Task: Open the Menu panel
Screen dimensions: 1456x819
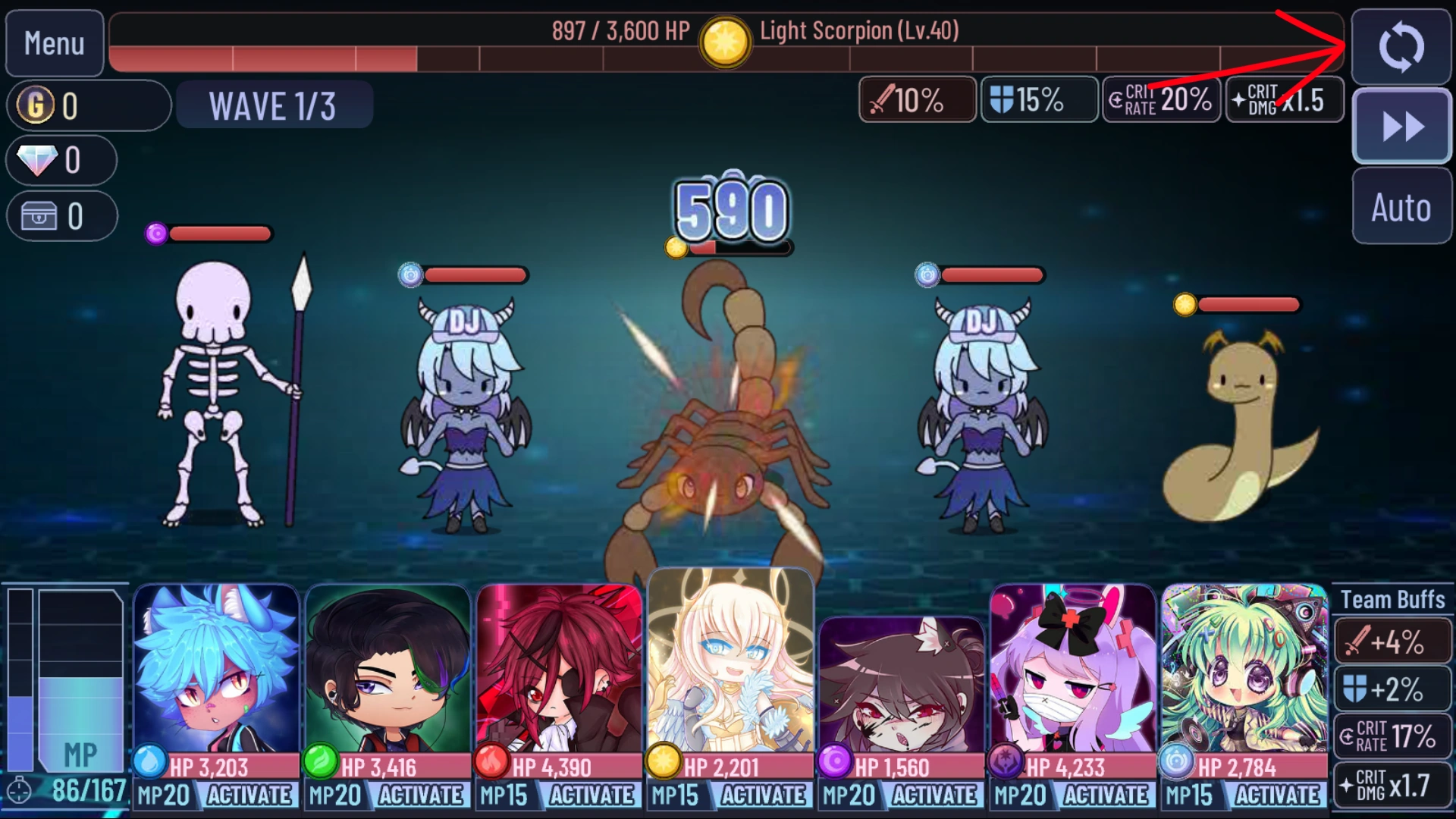Action: pyautogui.click(x=53, y=43)
